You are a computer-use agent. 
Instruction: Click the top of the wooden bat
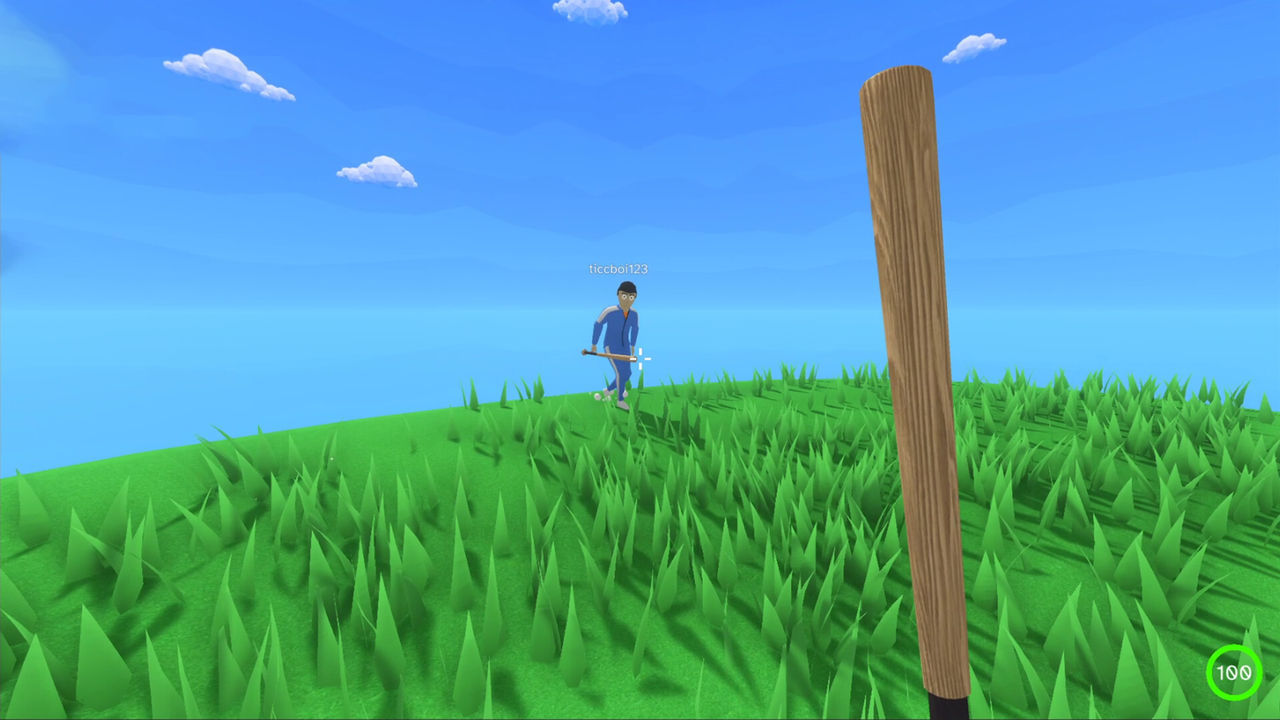(895, 75)
